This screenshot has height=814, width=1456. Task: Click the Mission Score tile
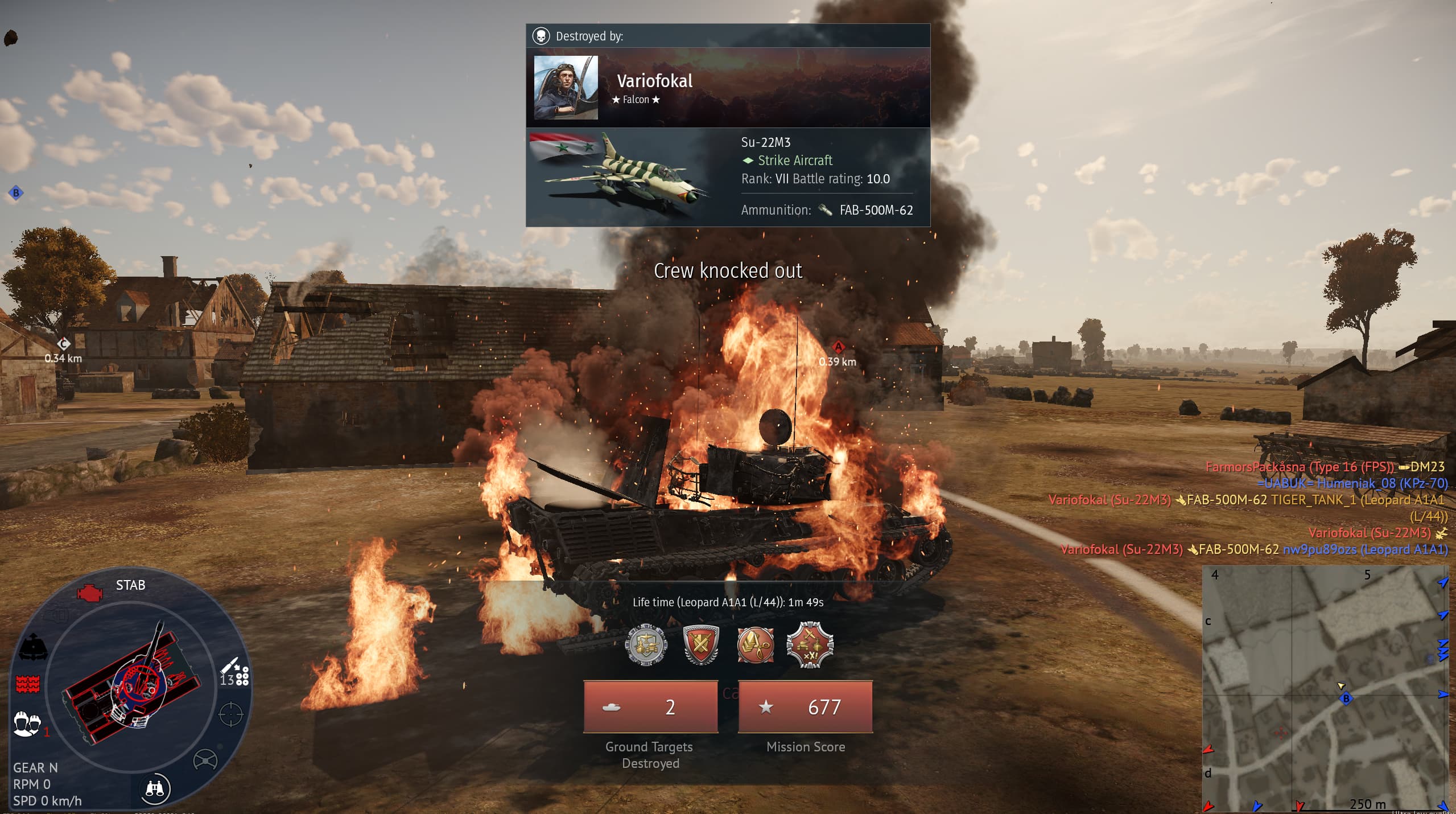point(805,706)
